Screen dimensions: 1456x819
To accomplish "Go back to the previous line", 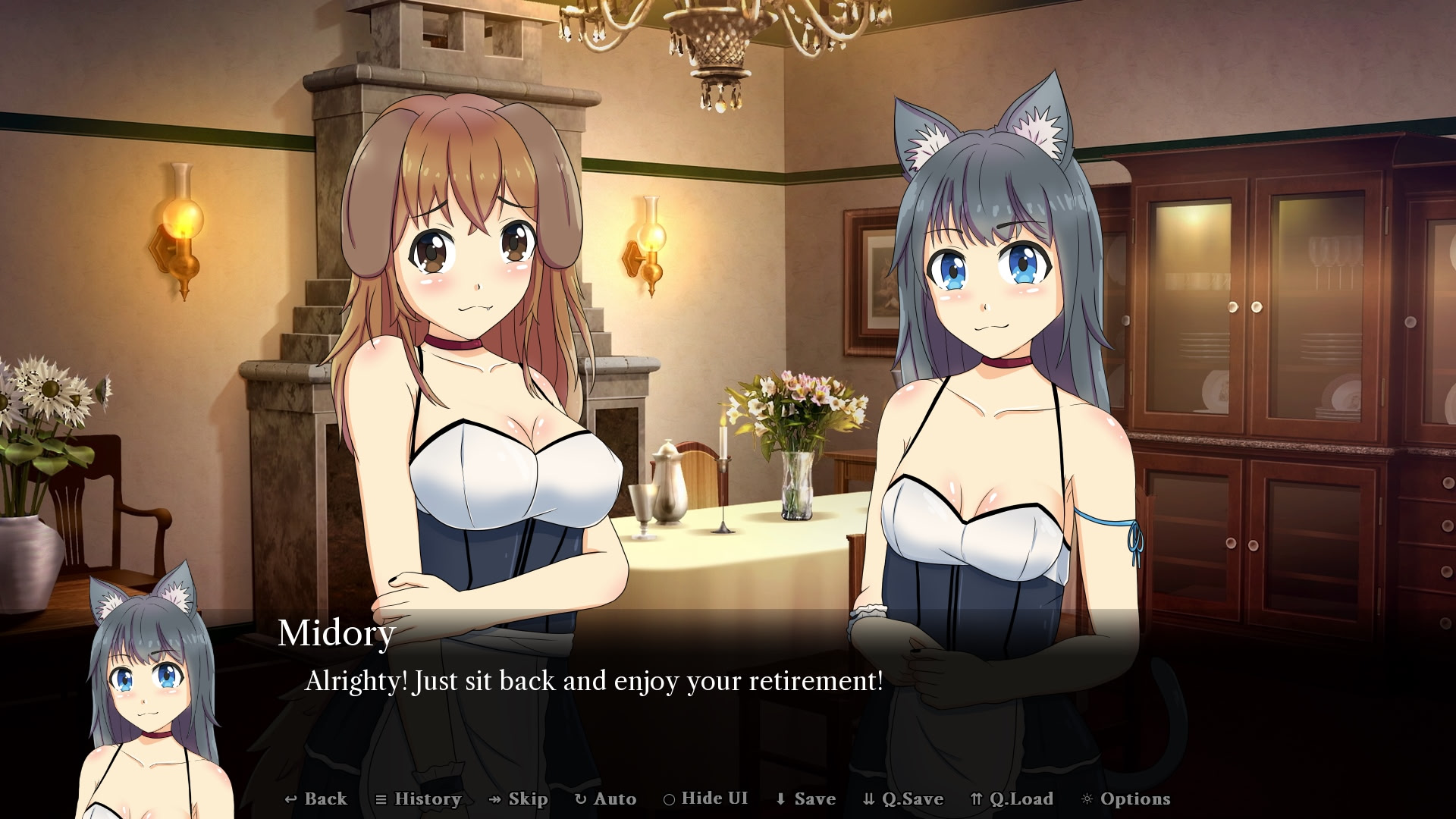I will (316, 799).
